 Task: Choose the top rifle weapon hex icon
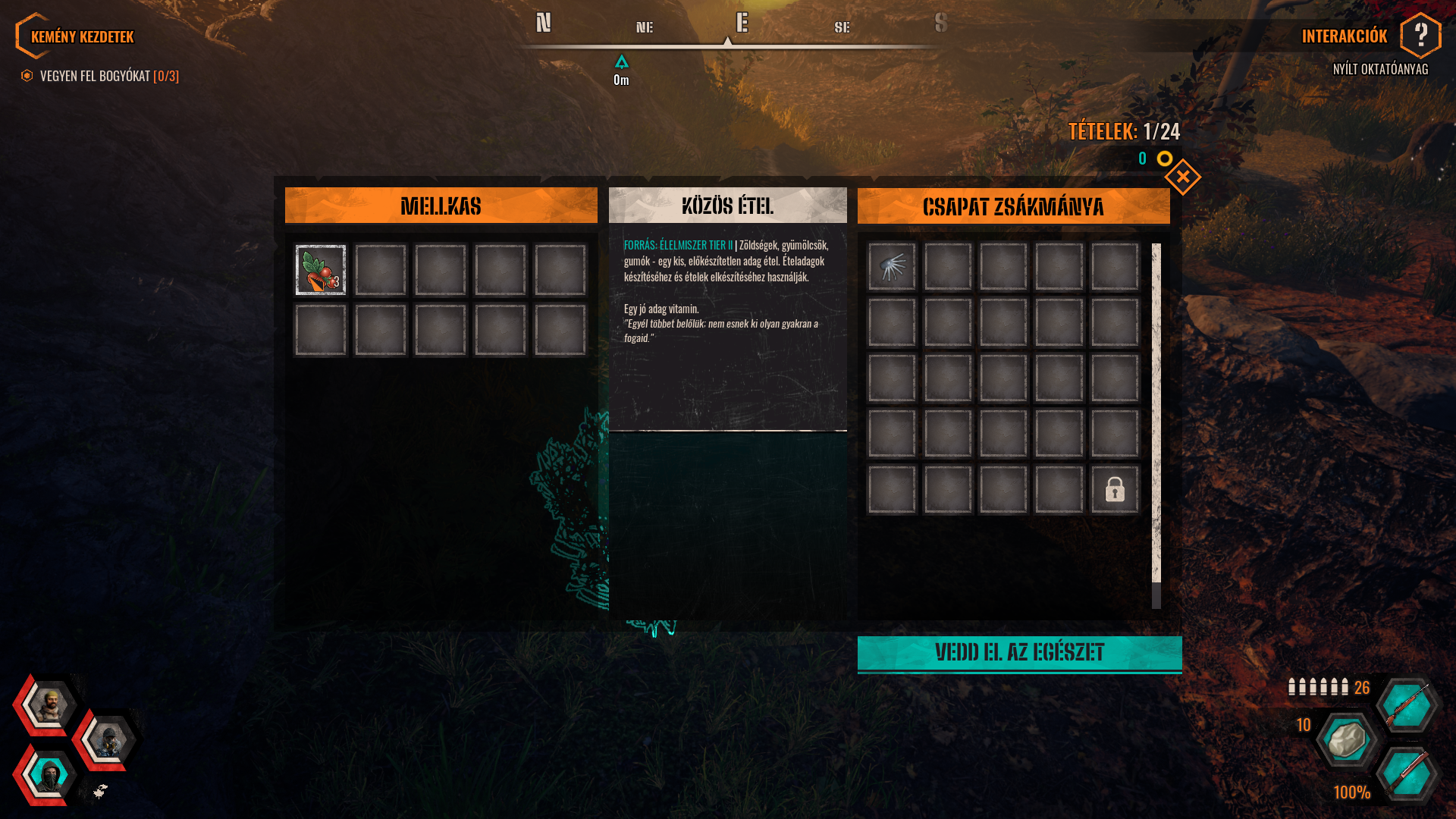click(x=1407, y=705)
